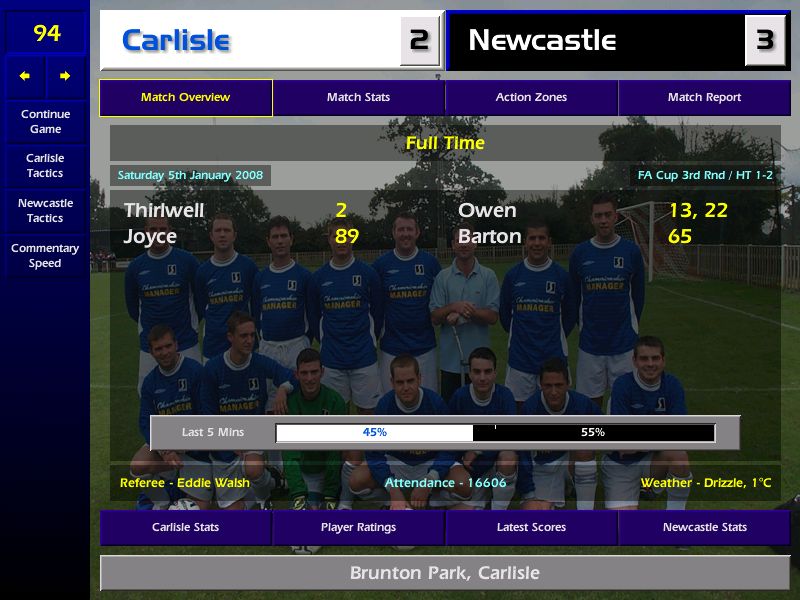View the Match Report tab
Screen dimensions: 800x600
(x=704, y=98)
